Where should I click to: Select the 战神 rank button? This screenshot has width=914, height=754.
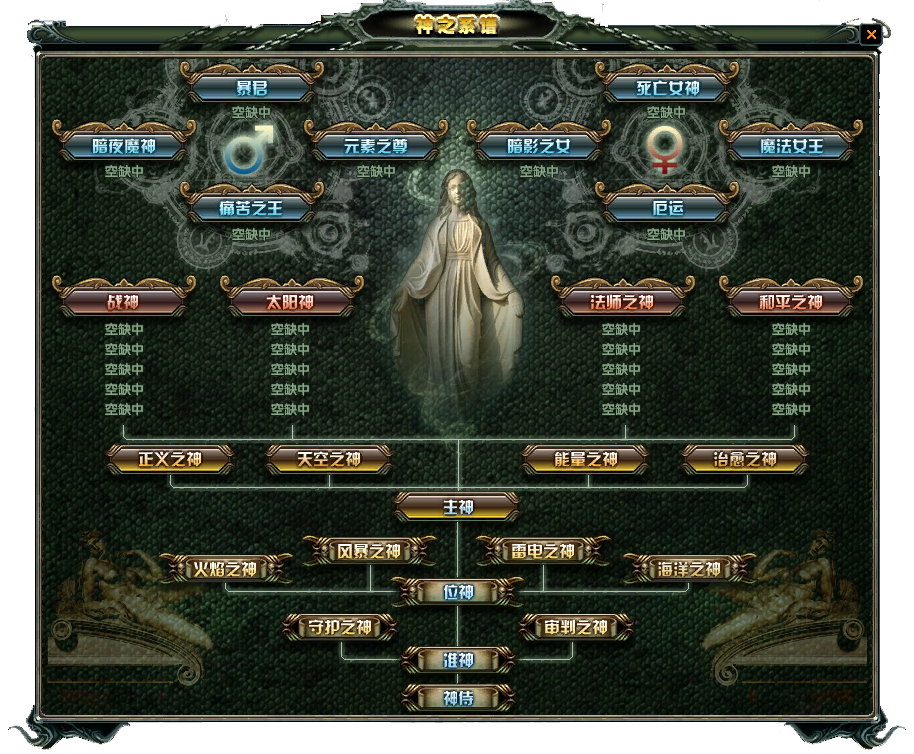[125, 301]
